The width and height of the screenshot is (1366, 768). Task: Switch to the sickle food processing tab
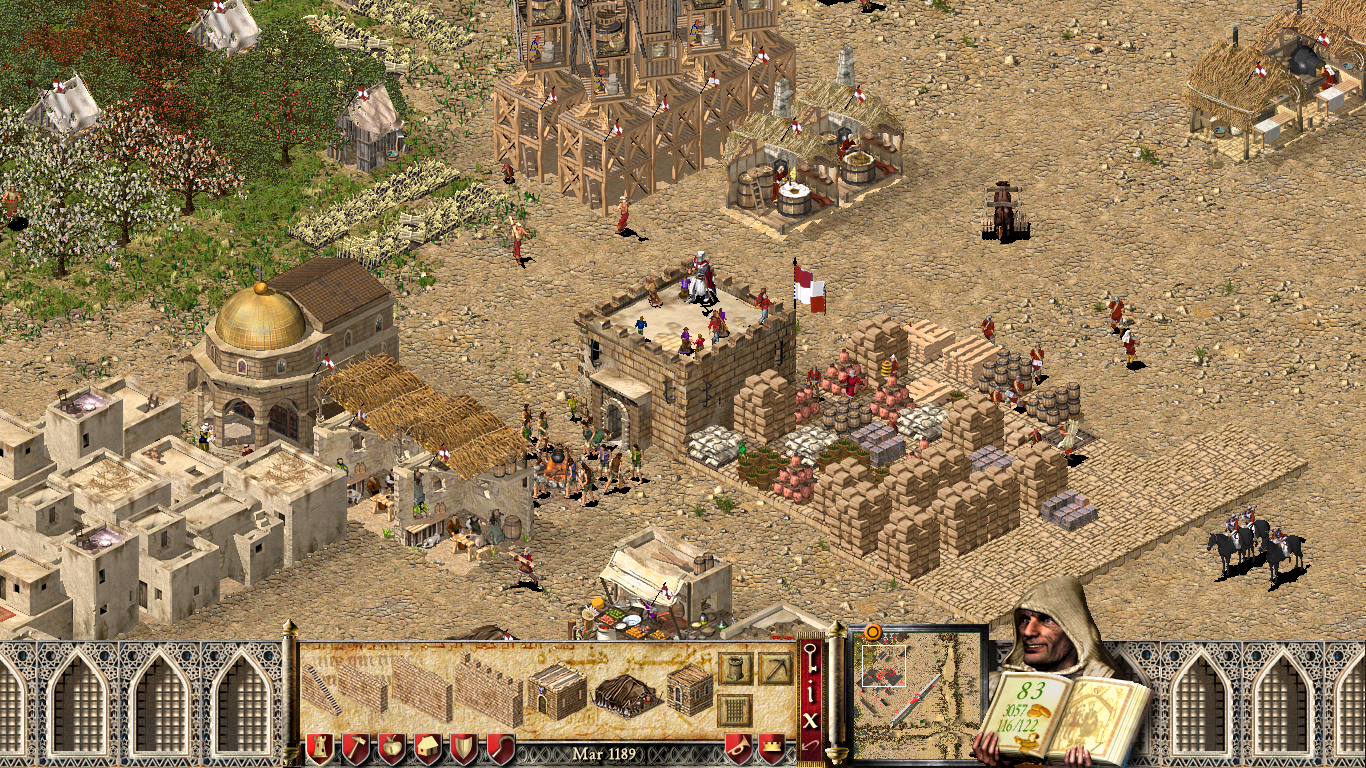click(499, 747)
